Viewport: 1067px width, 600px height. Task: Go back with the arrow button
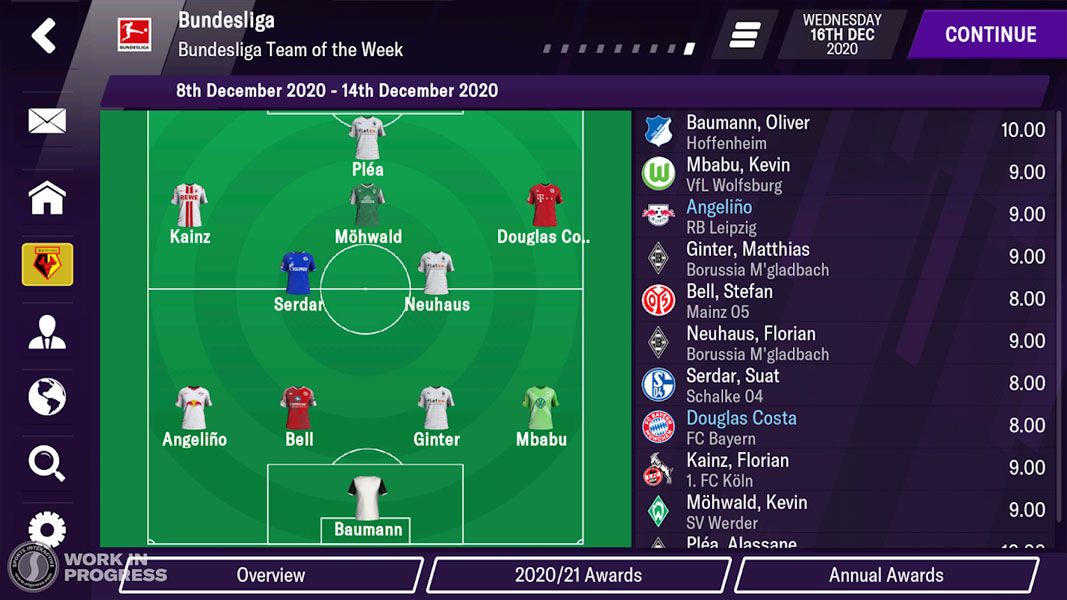[x=44, y=35]
